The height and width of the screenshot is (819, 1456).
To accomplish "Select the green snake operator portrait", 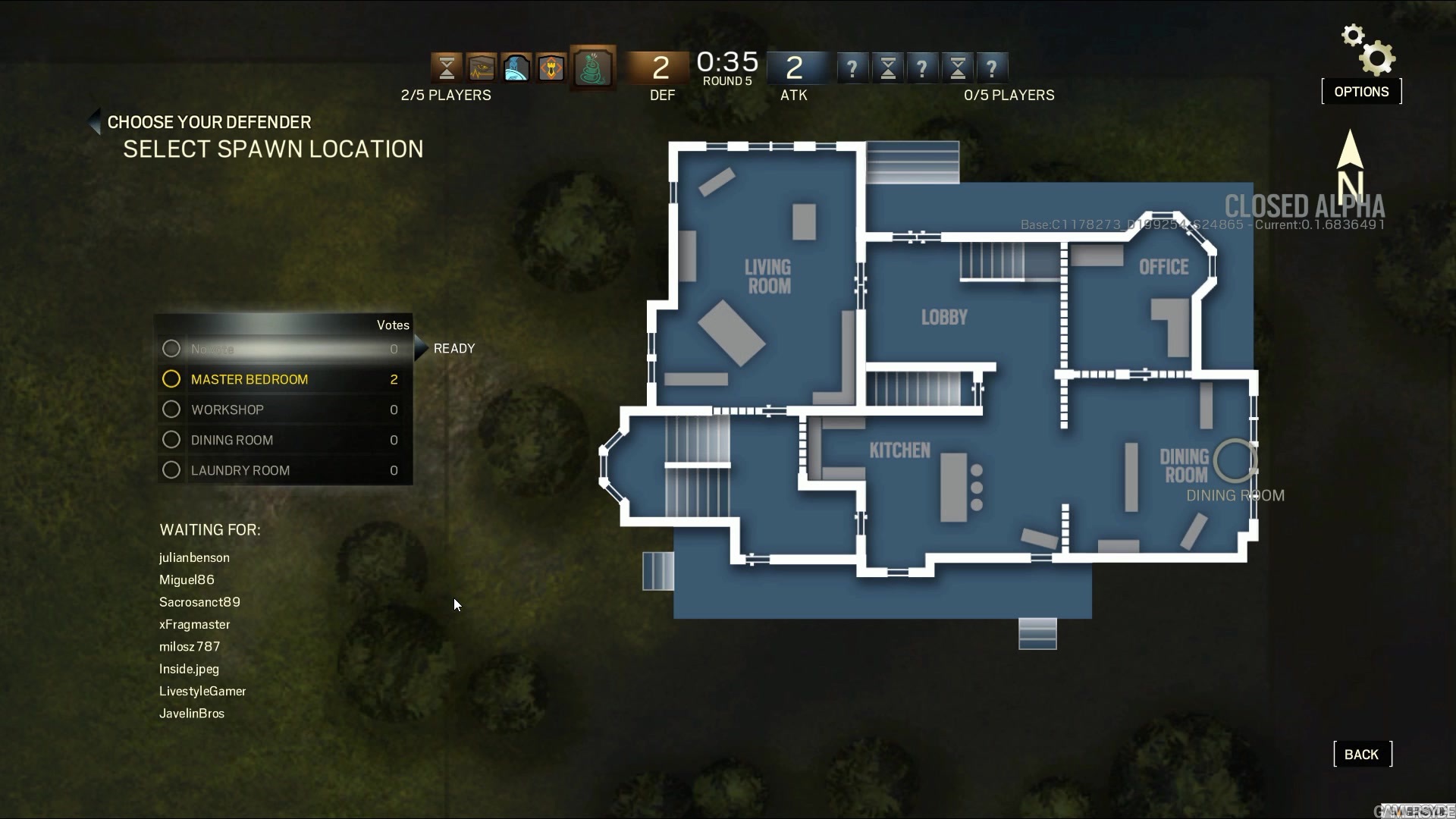I will [593, 68].
